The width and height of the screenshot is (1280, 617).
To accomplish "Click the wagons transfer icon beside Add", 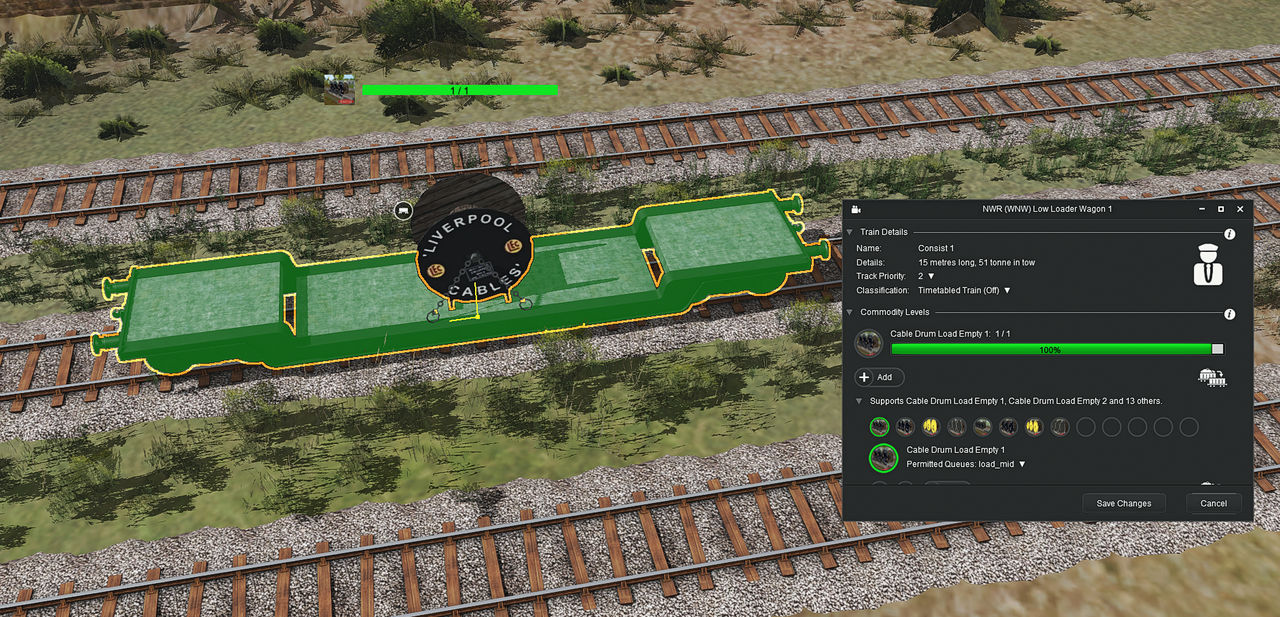I will tap(1212, 377).
